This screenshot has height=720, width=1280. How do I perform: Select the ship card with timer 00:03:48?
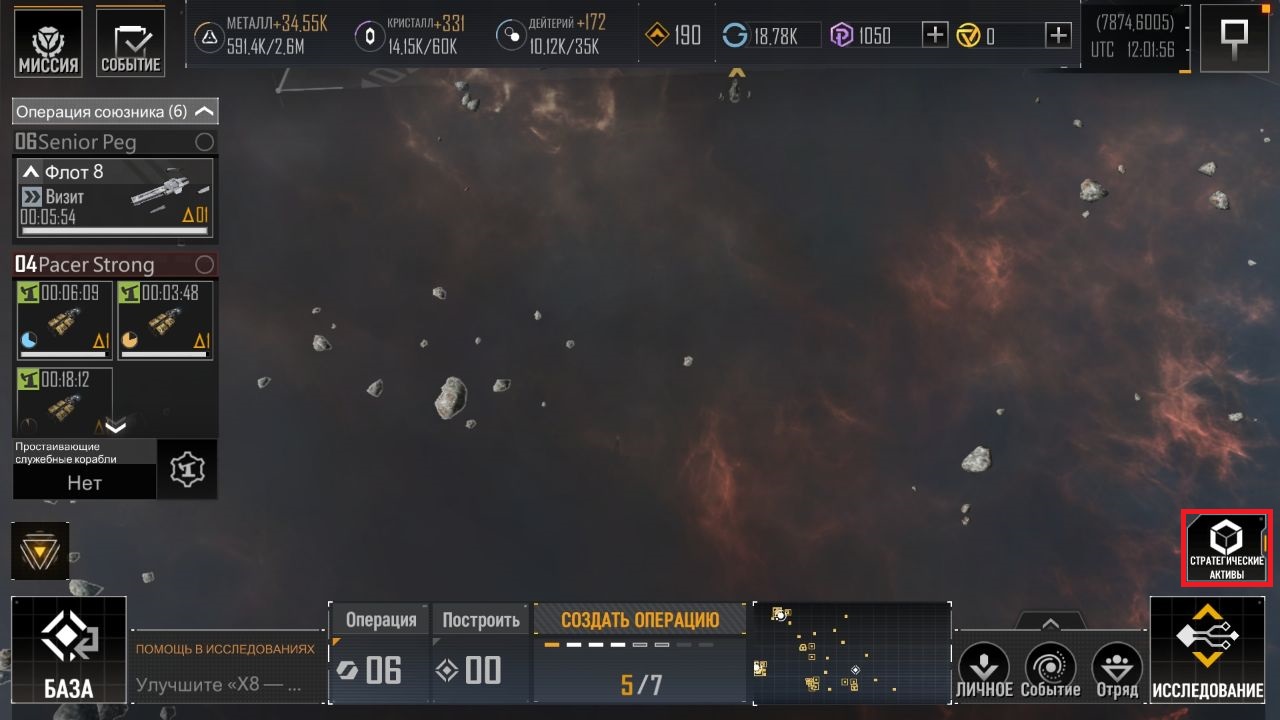tap(166, 320)
